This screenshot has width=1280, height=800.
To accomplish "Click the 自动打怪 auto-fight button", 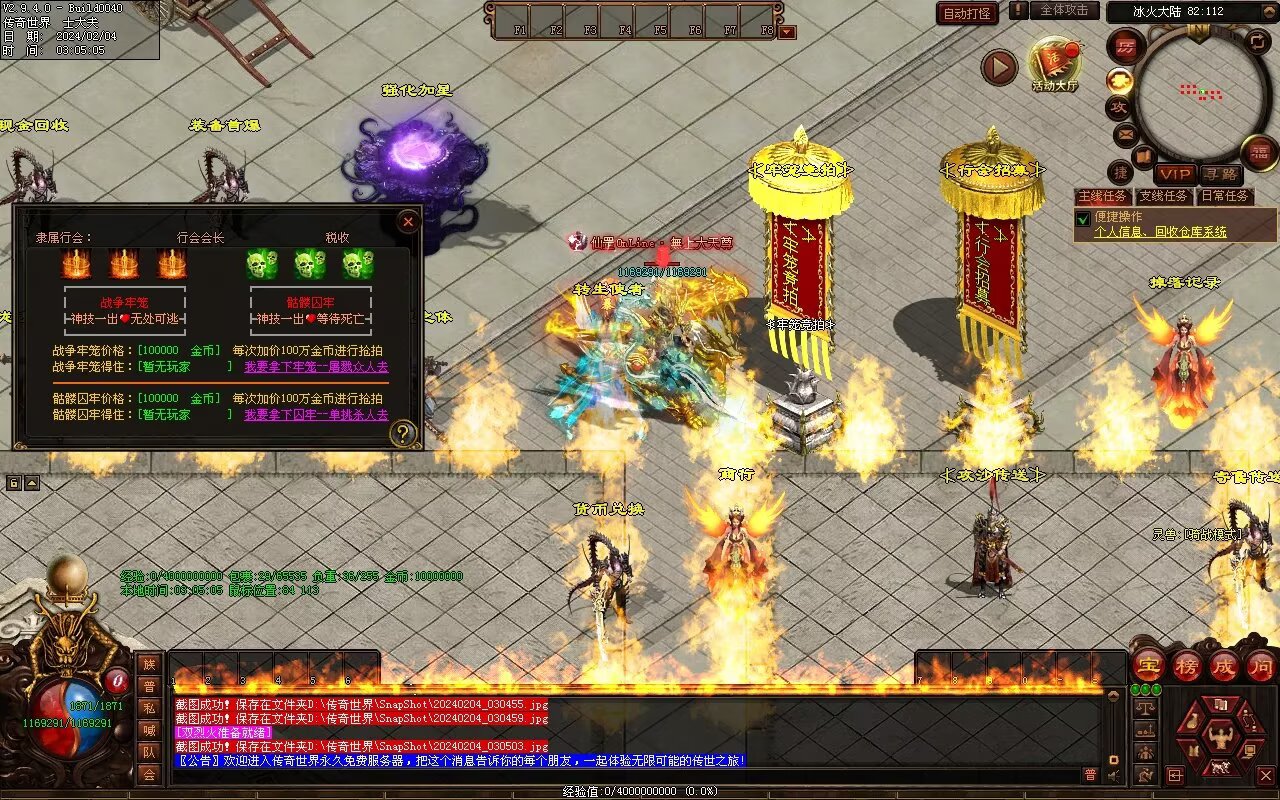I will tap(967, 13).
